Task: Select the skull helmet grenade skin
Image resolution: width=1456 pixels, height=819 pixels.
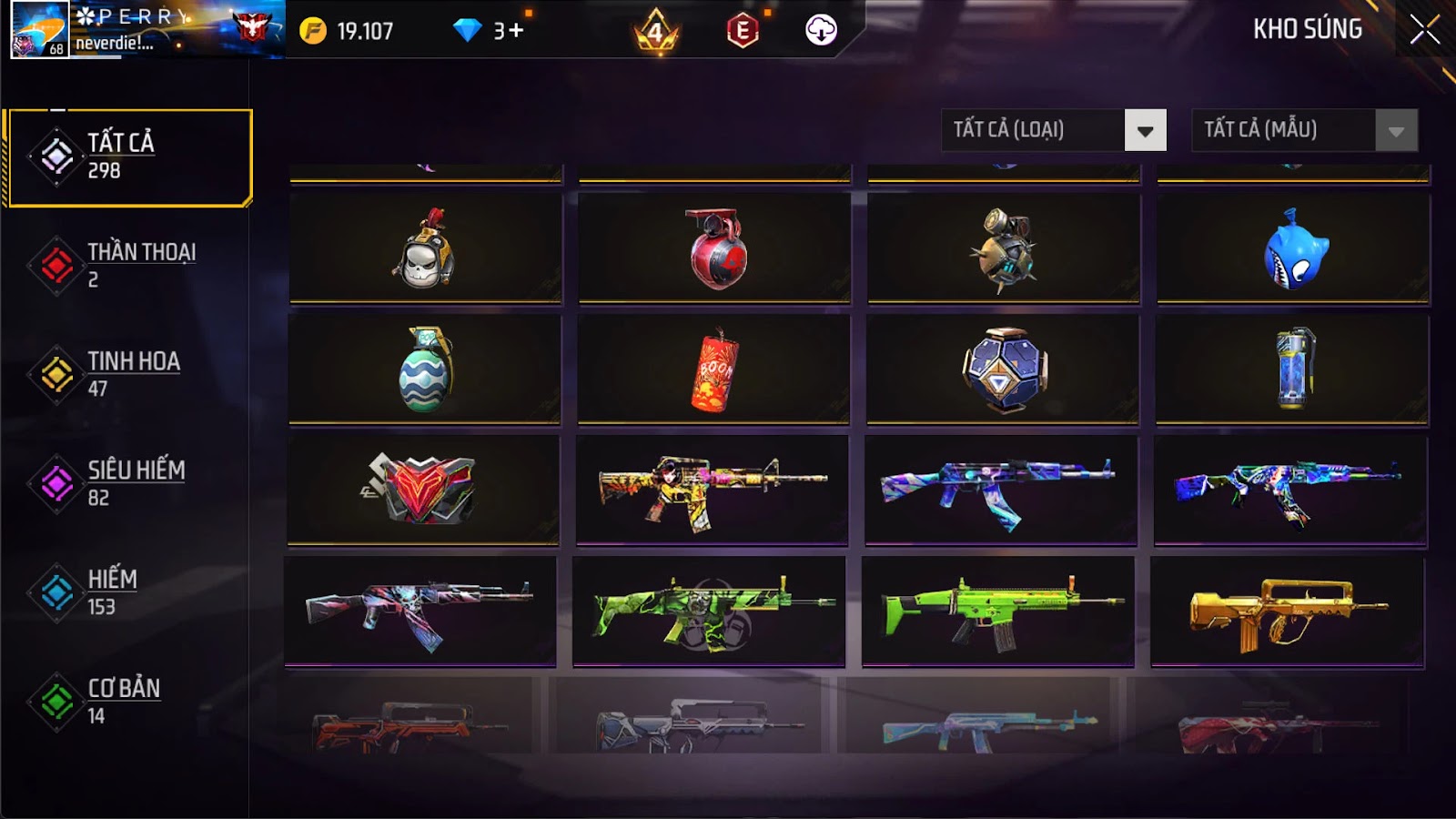Action: point(425,248)
